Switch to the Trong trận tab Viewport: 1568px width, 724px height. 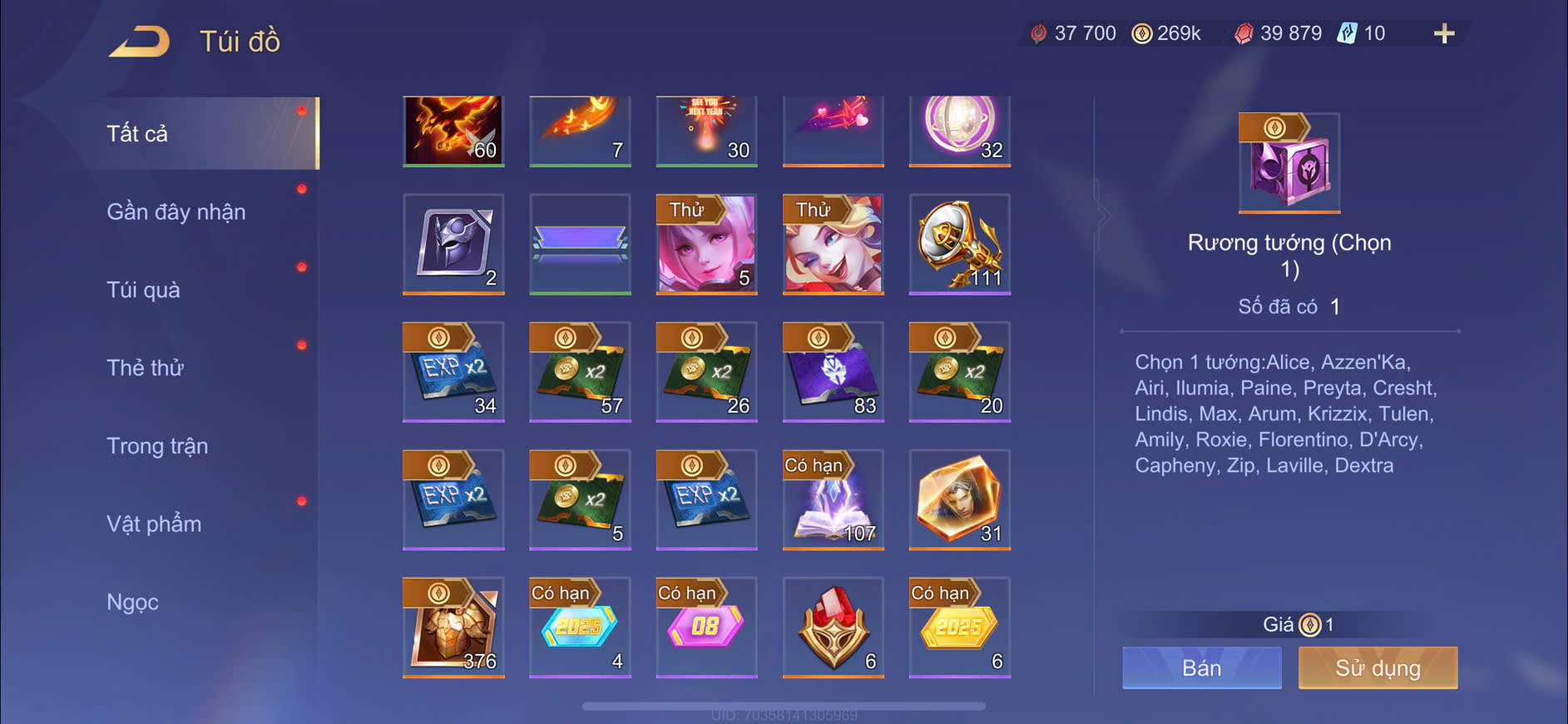point(157,446)
